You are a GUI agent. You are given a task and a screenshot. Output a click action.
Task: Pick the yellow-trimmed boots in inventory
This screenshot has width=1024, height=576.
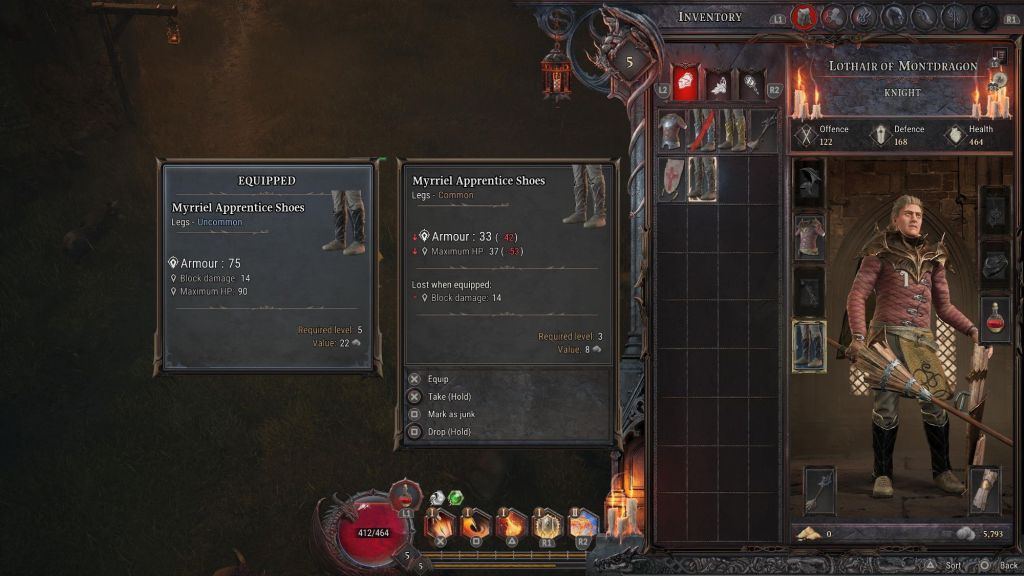pyautogui.click(x=733, y=131)
